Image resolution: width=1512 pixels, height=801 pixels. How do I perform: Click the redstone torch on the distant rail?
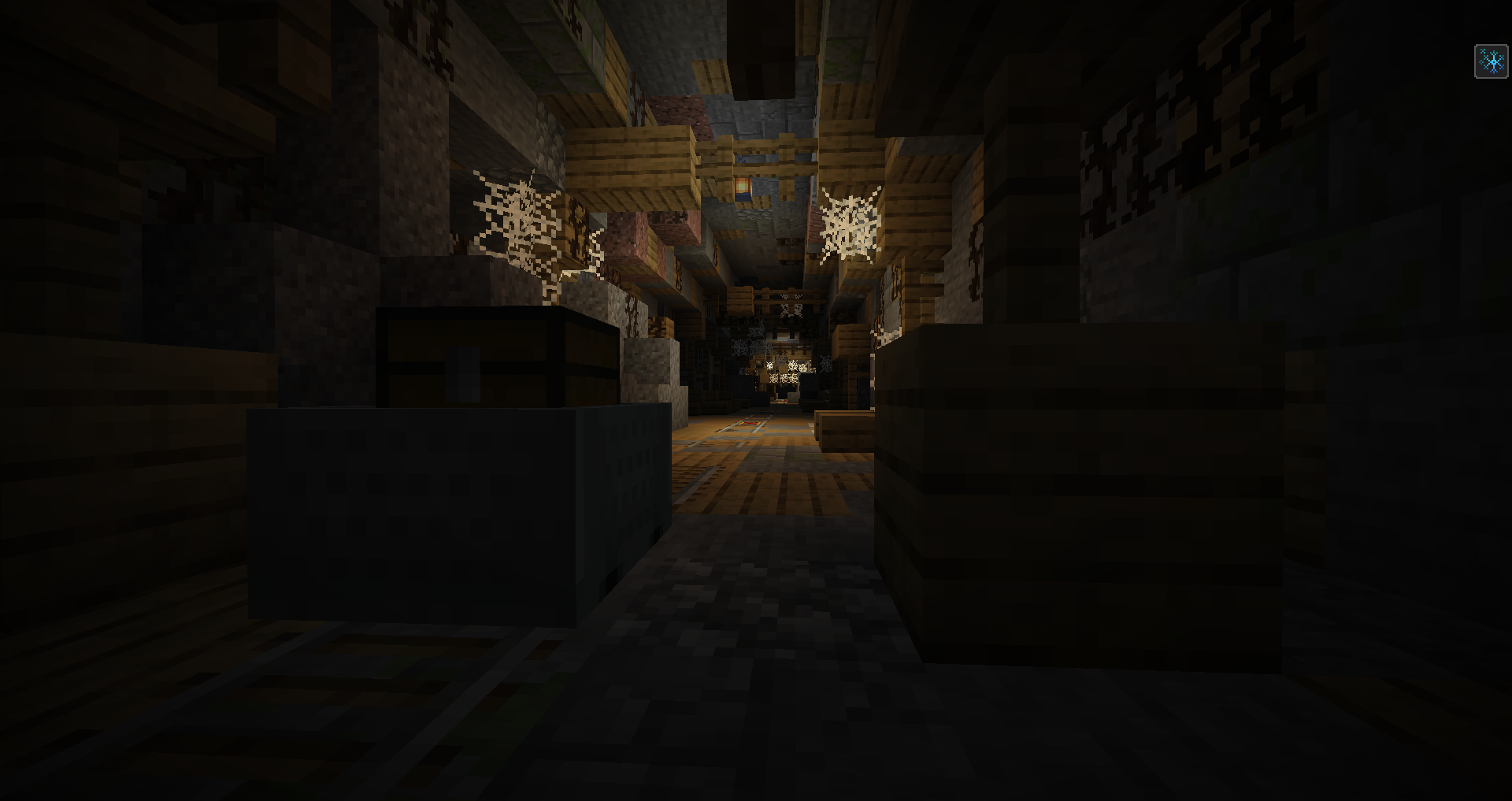coord(785,400)
